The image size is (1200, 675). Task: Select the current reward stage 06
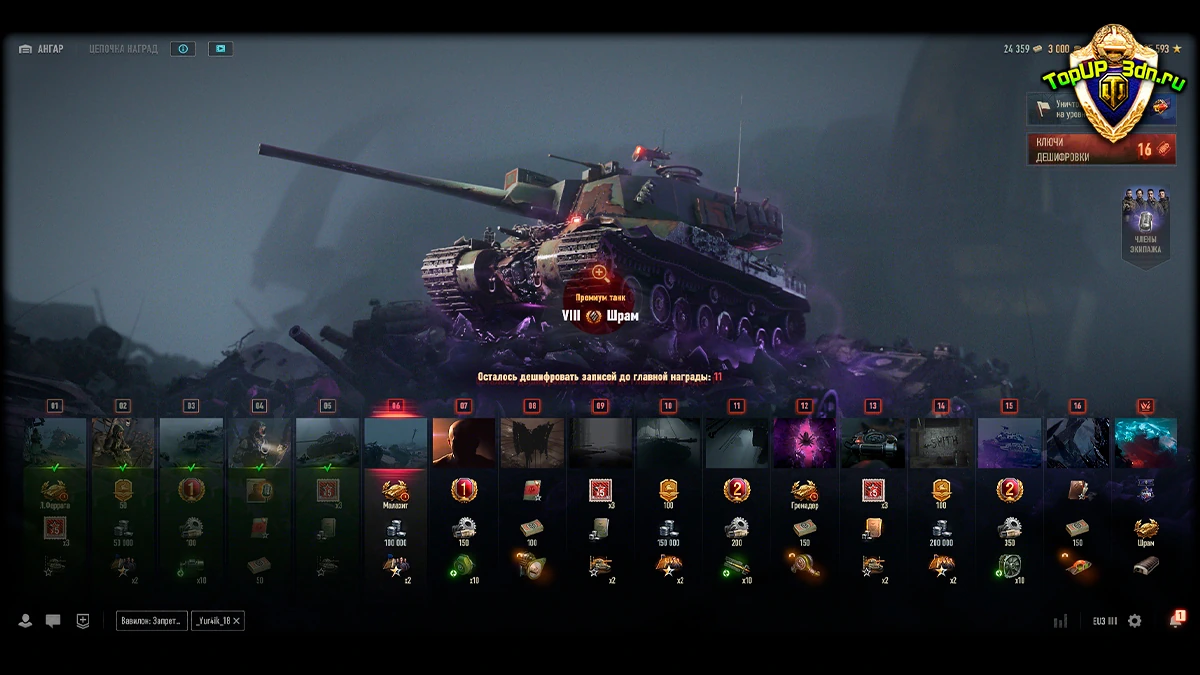pyautogui.click(x=396, y=442)
